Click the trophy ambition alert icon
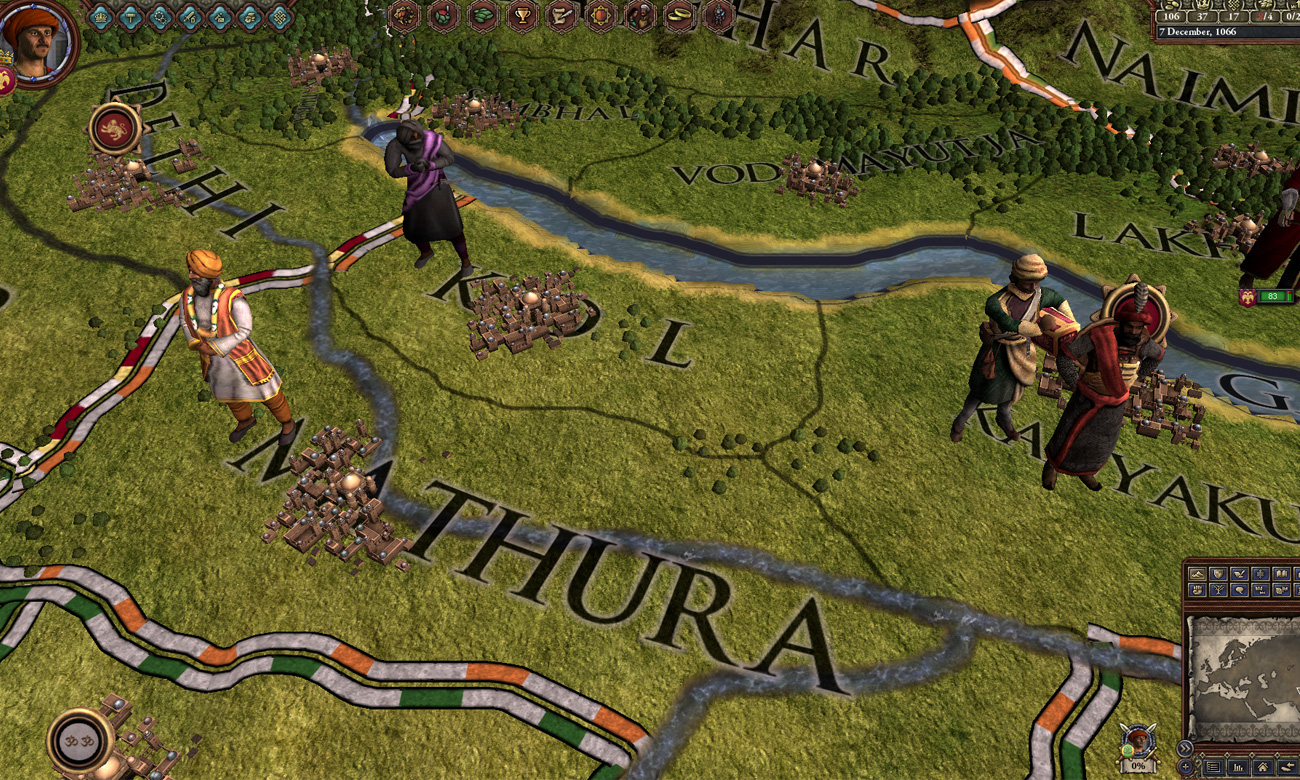The width and height of the screenshot is (1300, 780). pyautogui.click(x=522, y=15)
